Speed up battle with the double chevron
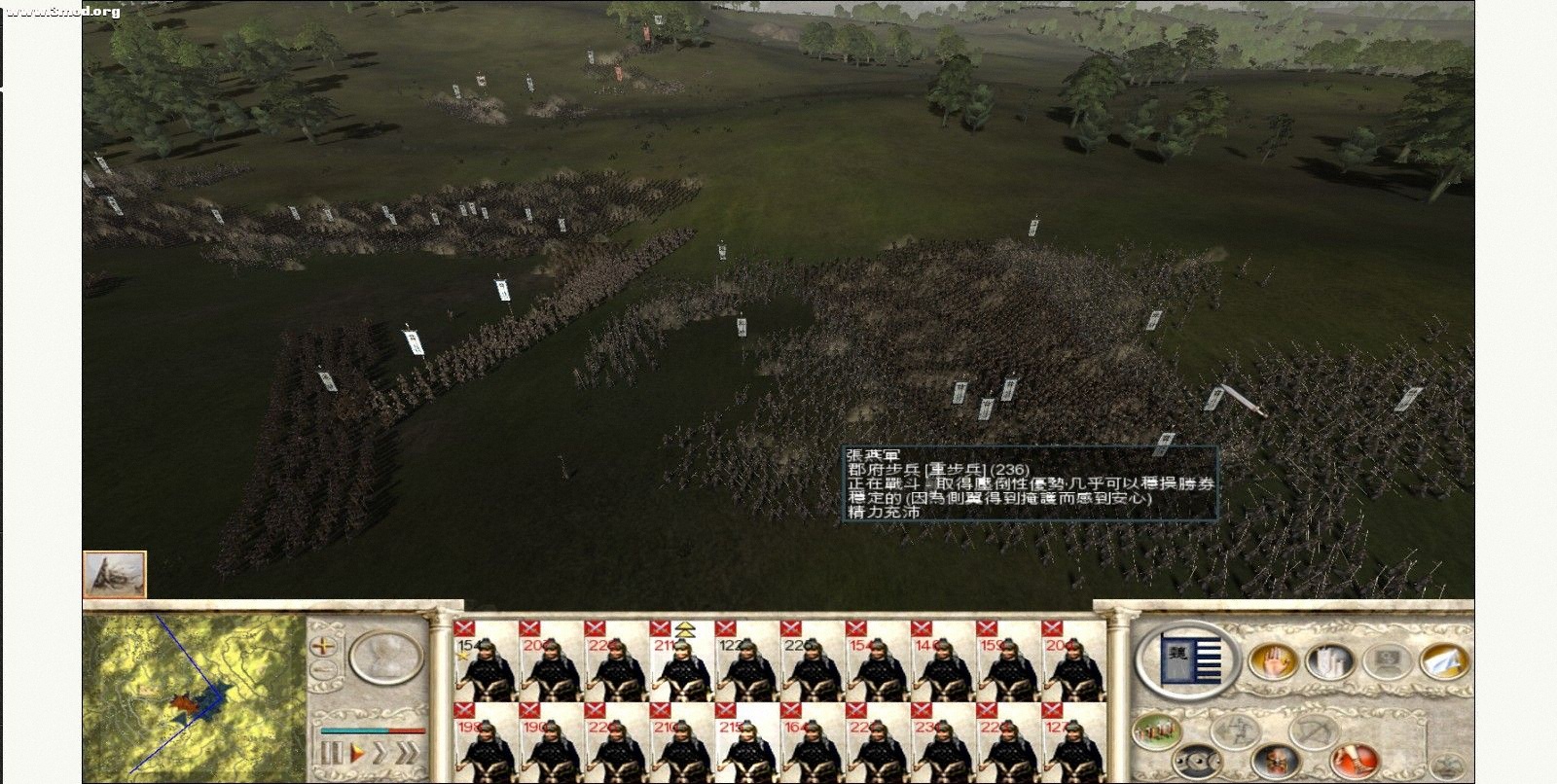1557x784 pixels. (x=409, y=751)
